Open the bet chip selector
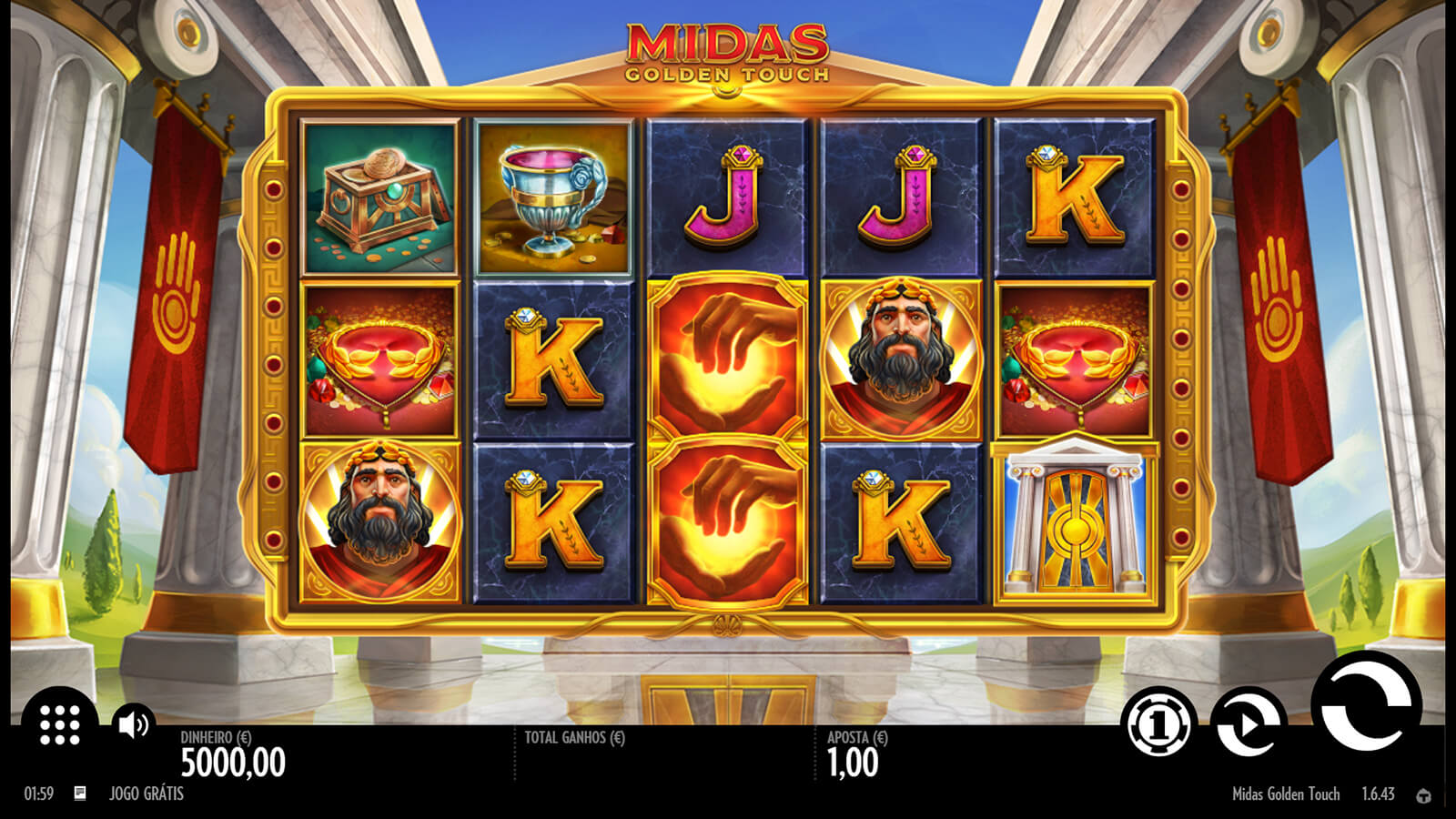This screenshot has width=1456, height=819. click(x=1159, y=724)
